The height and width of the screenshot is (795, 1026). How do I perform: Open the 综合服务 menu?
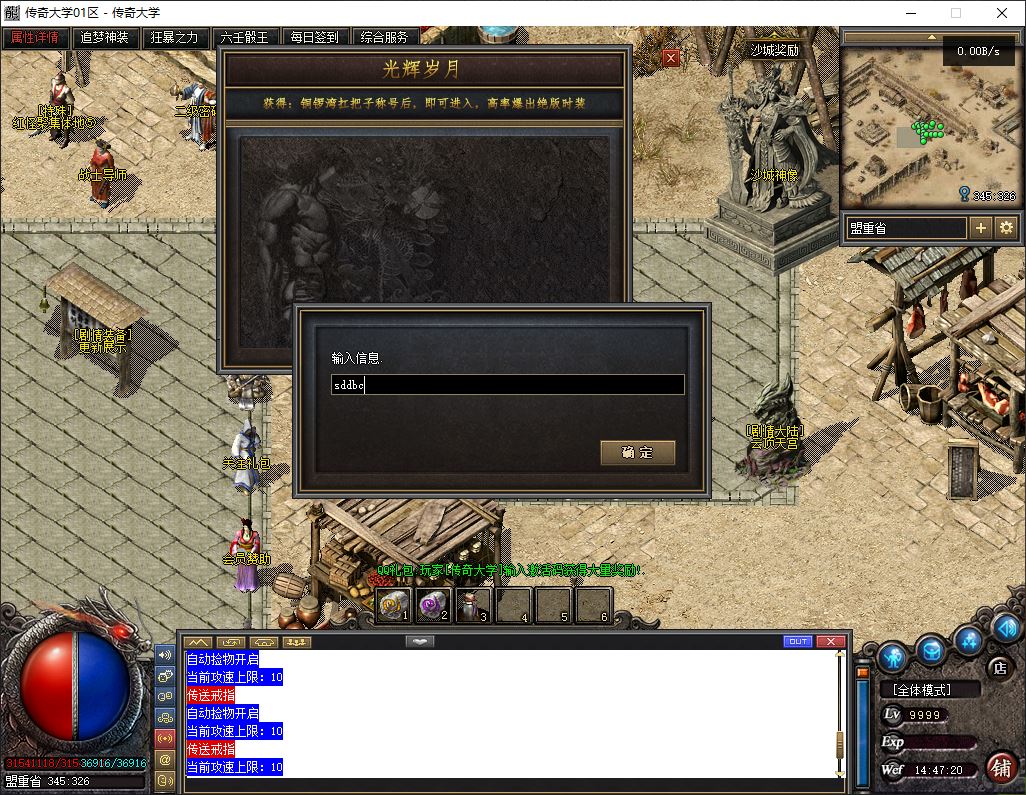pyautogui.click(x=384, y=37)
